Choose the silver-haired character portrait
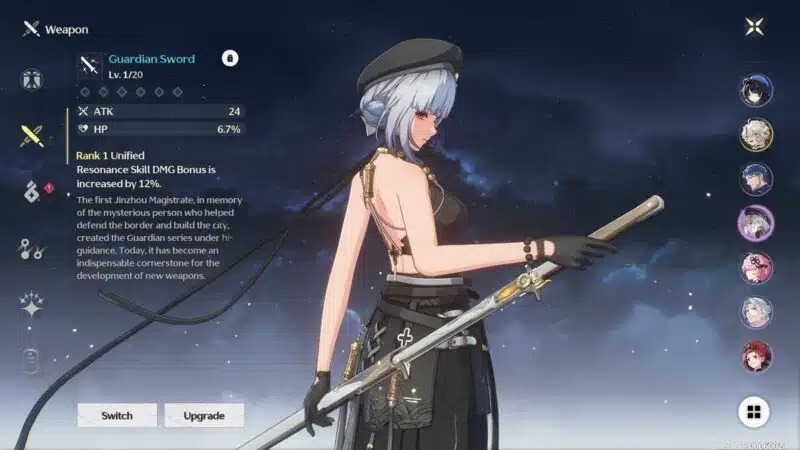800x450 pixels. tap(755, 311)
